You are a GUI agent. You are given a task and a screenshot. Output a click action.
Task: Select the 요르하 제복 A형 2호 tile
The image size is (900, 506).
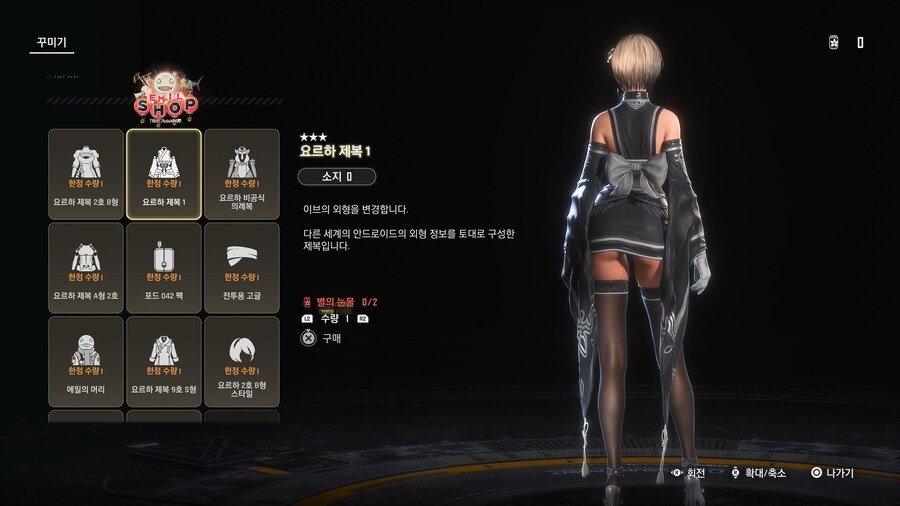coord(86,267)
